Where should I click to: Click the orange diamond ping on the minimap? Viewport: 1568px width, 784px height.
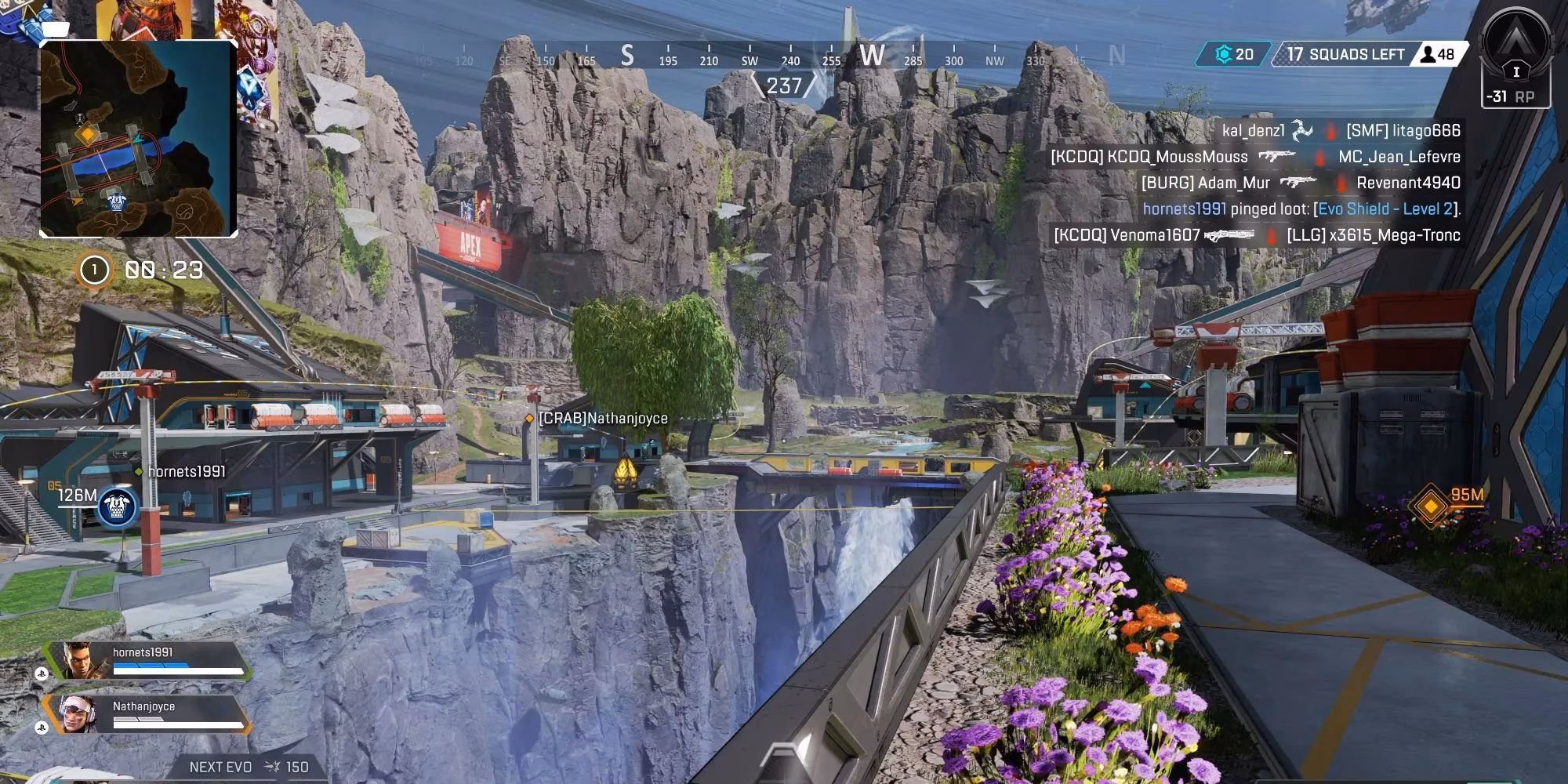coord(85,135)
